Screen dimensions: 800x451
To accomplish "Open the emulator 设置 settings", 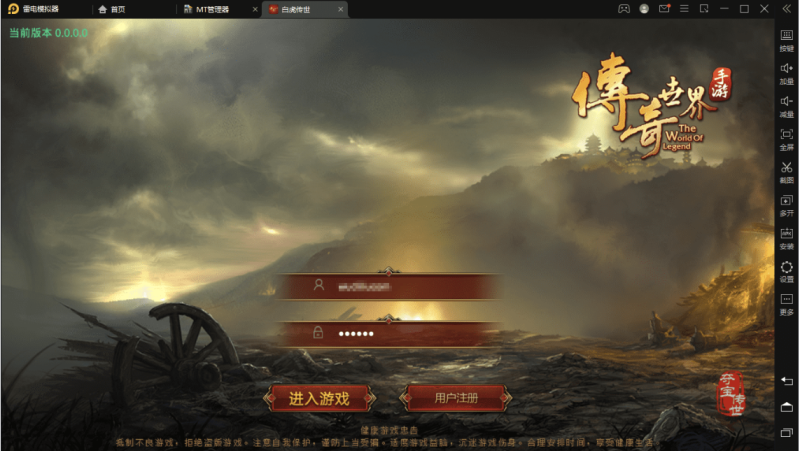I will tap(787, 271).
